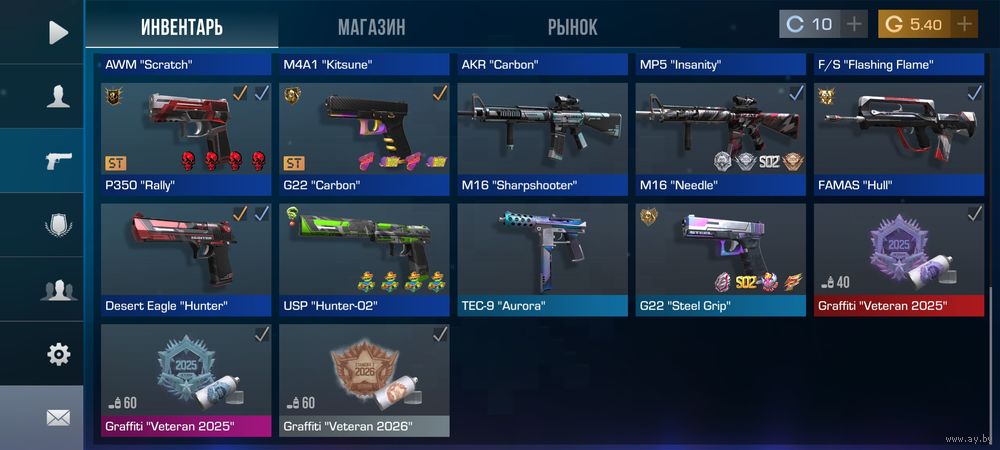Select the USP "Hunter-02" pistol
The height and width of the screenshot is (450, 1000).
[364, 259]
